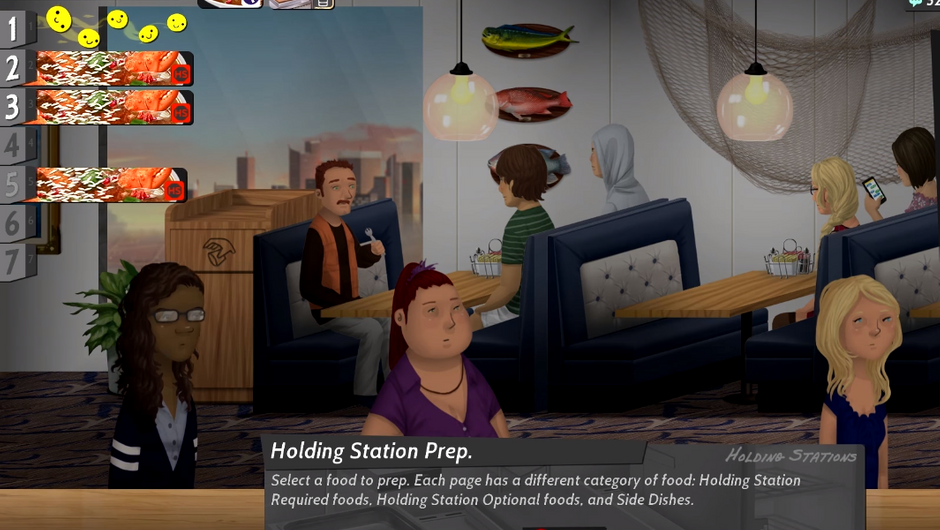
Task: Click the number 1 prep station tile
Action: tap(15, 28)
